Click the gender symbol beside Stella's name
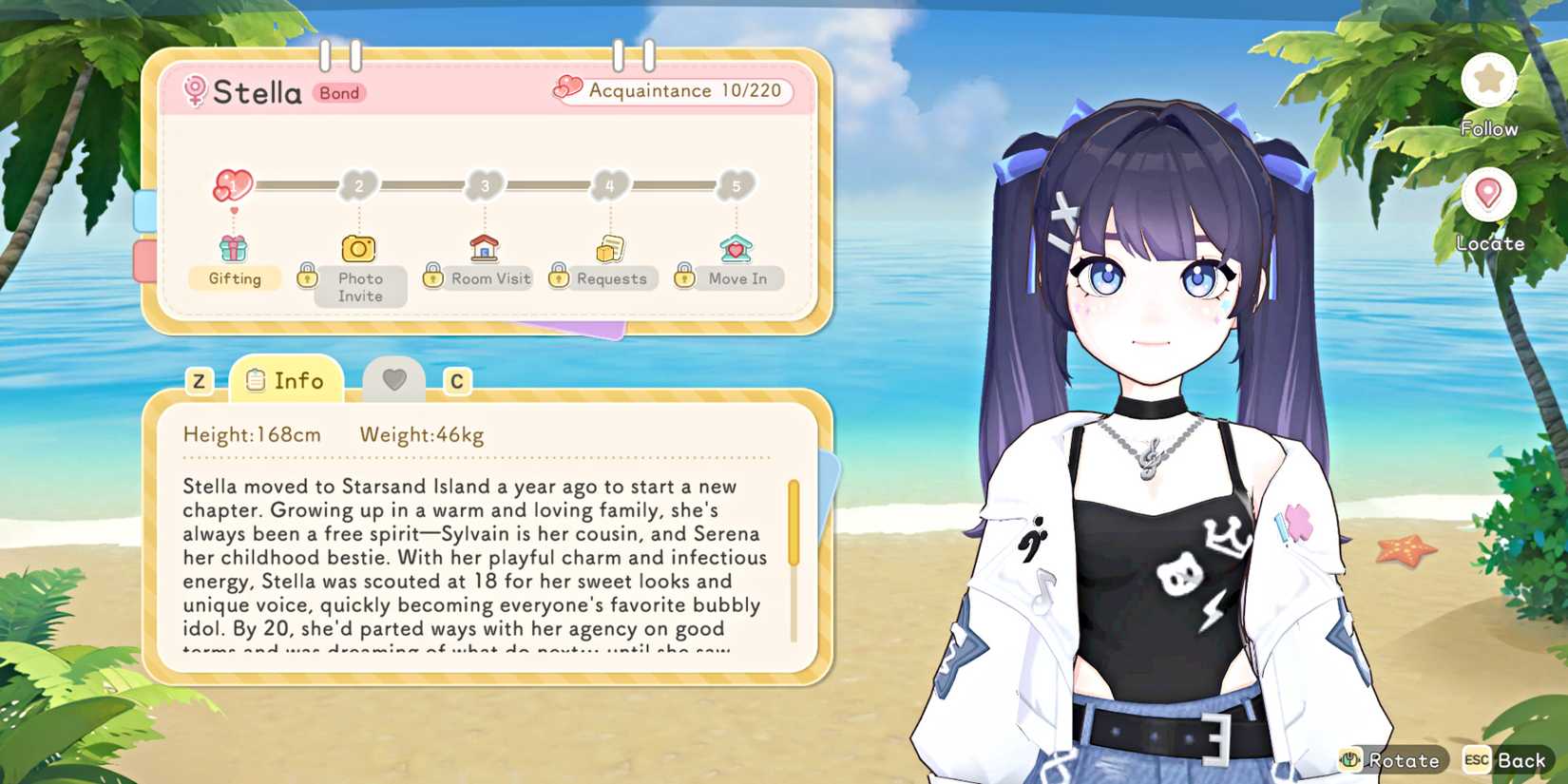The width and height of the screenshot is (1568, 784). [x=195, y=92]
